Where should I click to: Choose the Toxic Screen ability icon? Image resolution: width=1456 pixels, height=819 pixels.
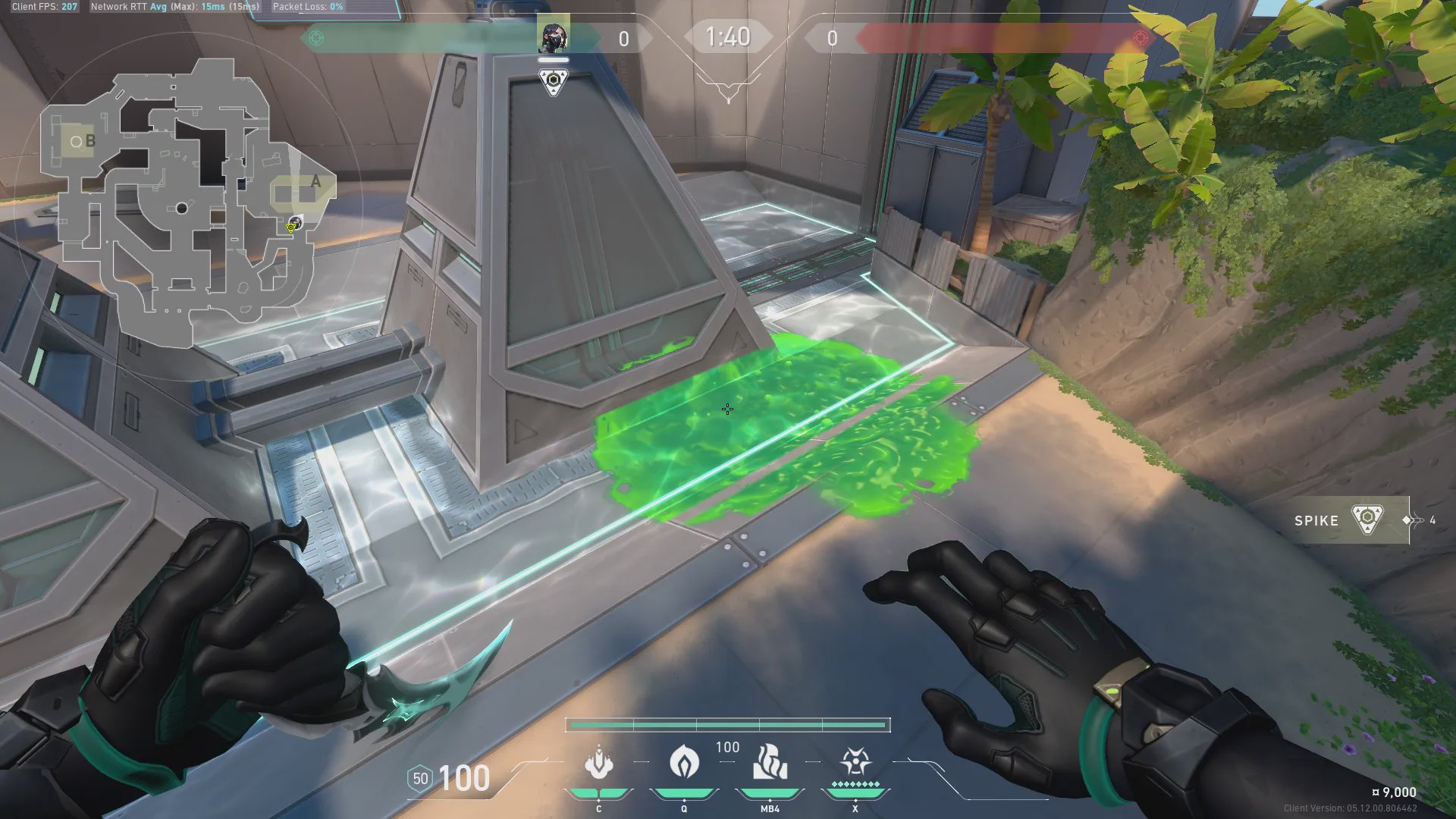pos(770,762)
